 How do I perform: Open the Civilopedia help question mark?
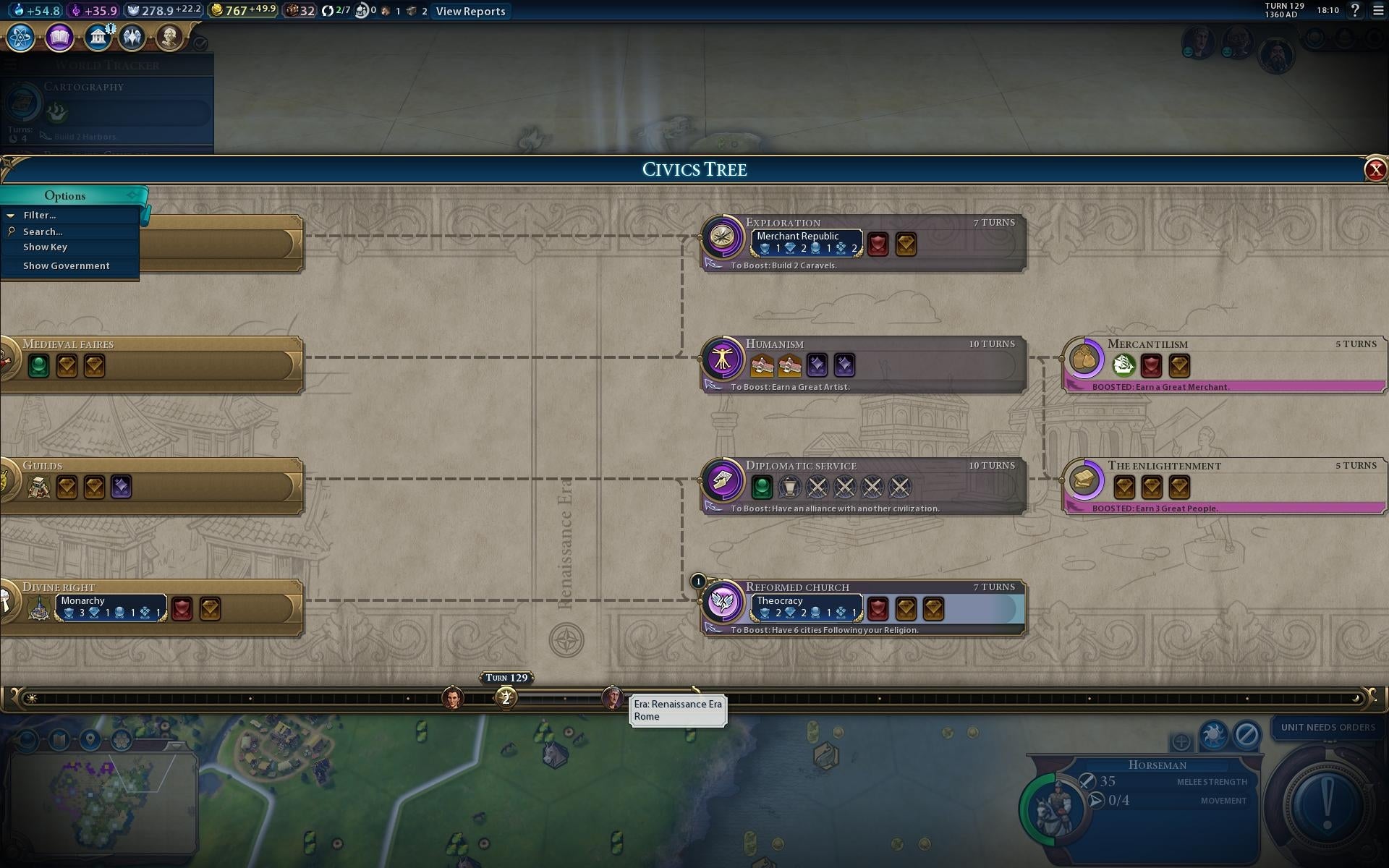pos(1355,10)
